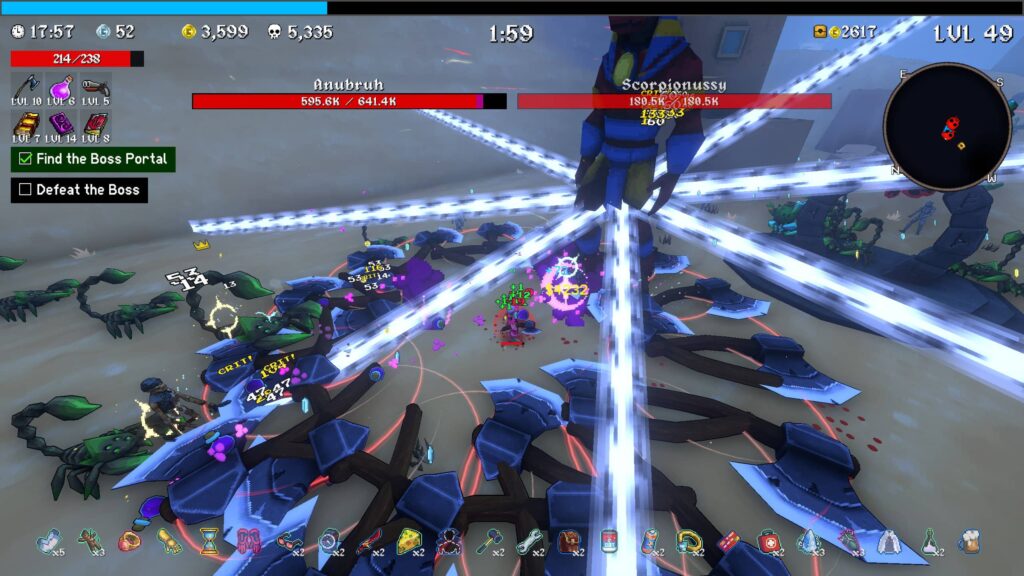Click the hourglass item icon

click(x=209, y=541)
